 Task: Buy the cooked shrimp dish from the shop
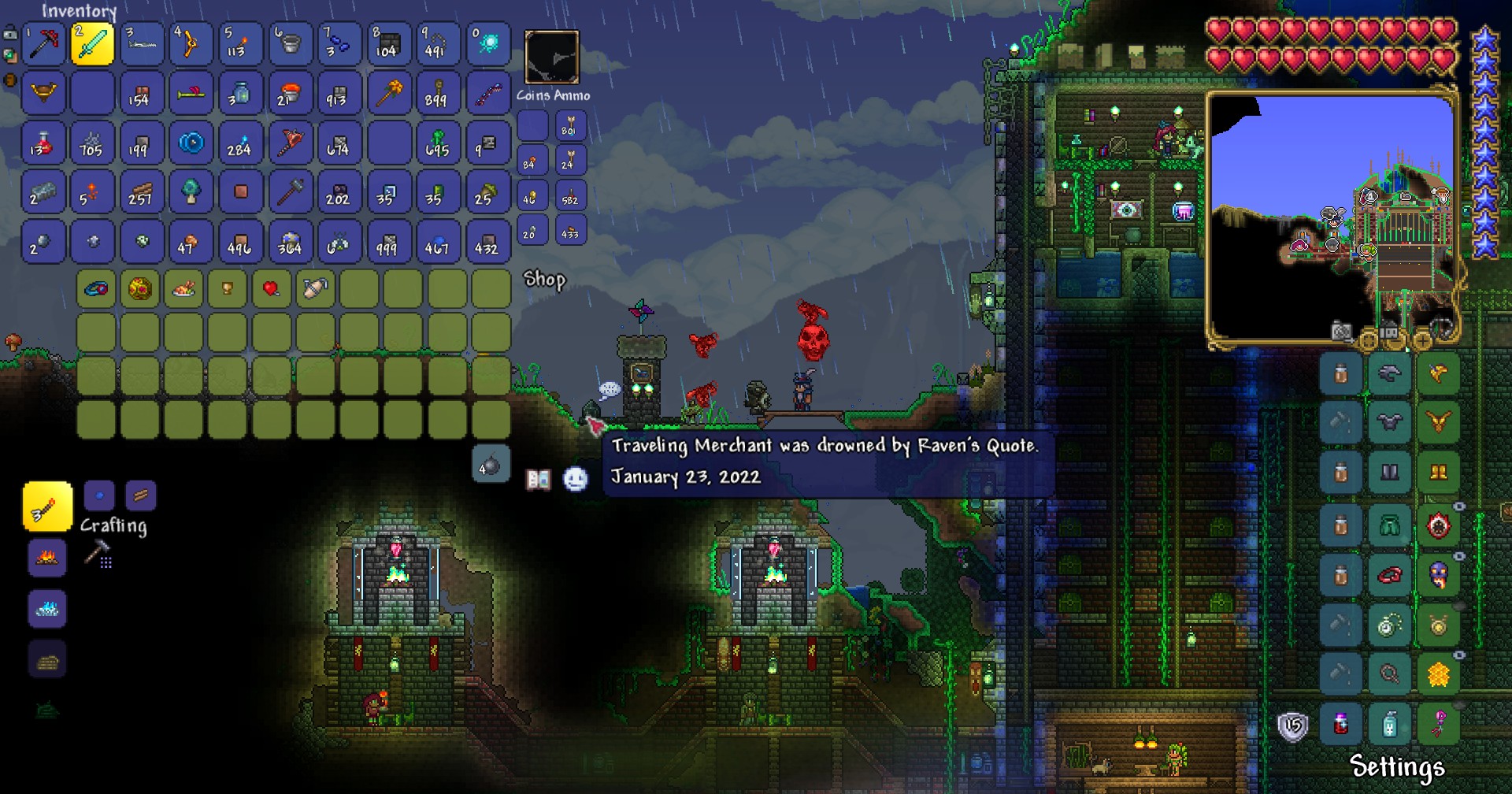coord(183,289)
